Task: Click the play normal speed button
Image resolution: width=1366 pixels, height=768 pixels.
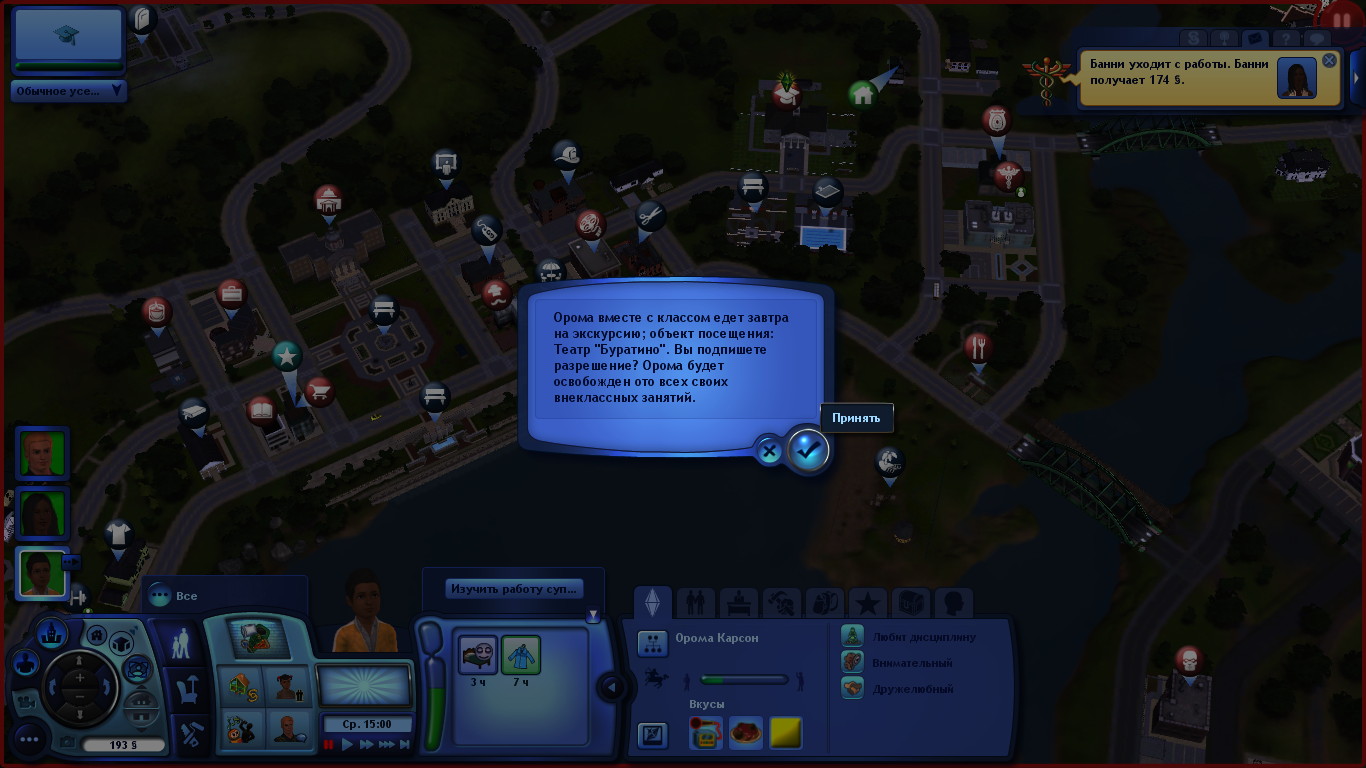Action: 348,744
